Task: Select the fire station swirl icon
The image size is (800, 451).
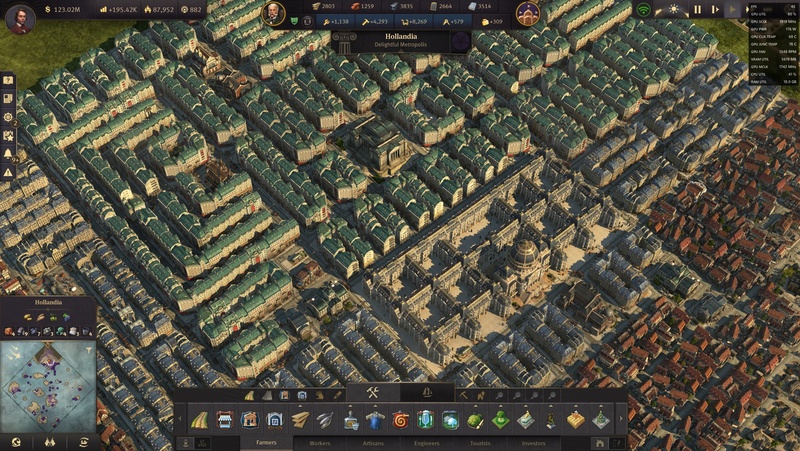Action: pos(401,420)
